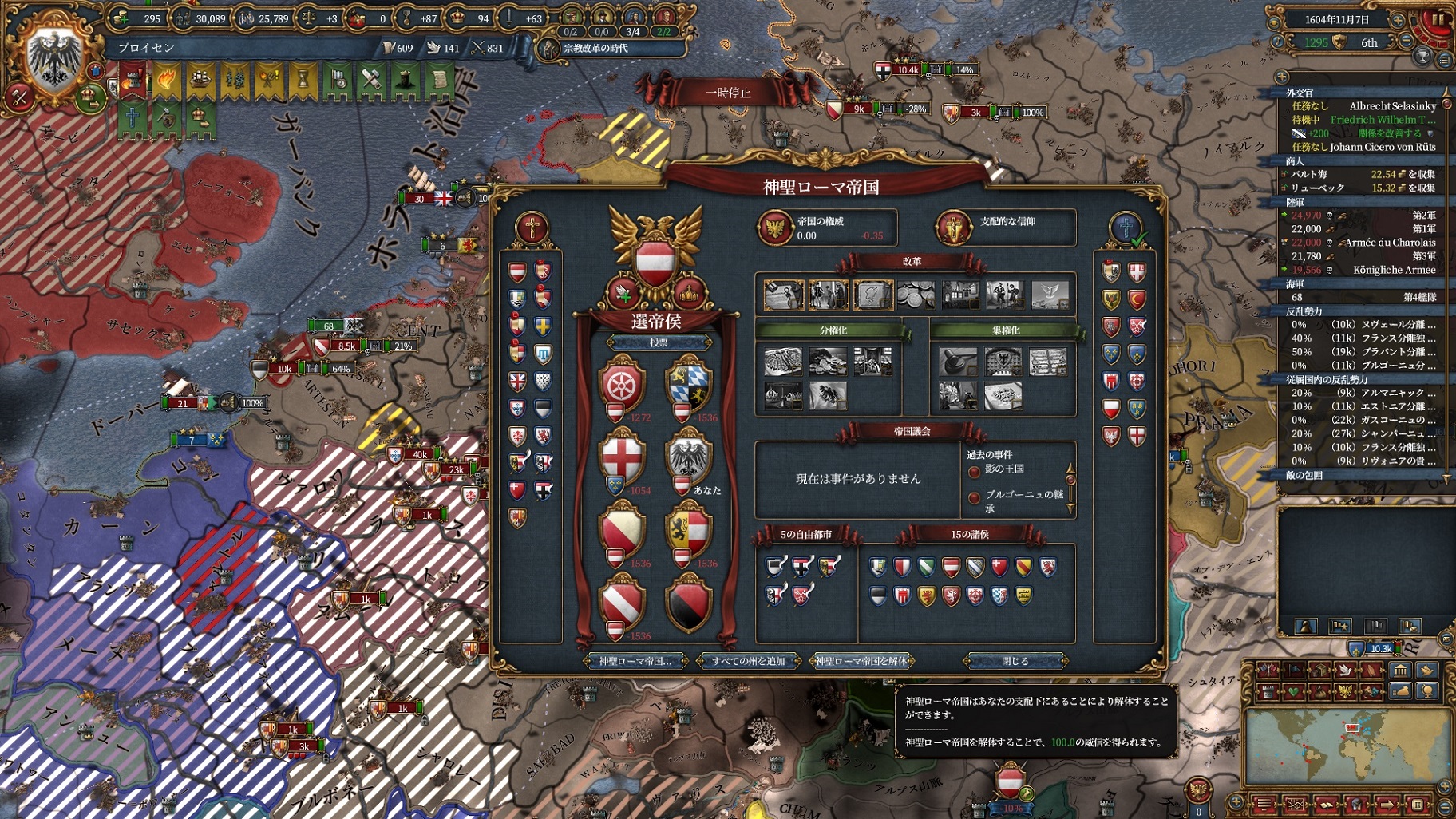Open the 集権化 reform branch header
This screenshot has width=1456, height=819.
tap(1006, 330)
